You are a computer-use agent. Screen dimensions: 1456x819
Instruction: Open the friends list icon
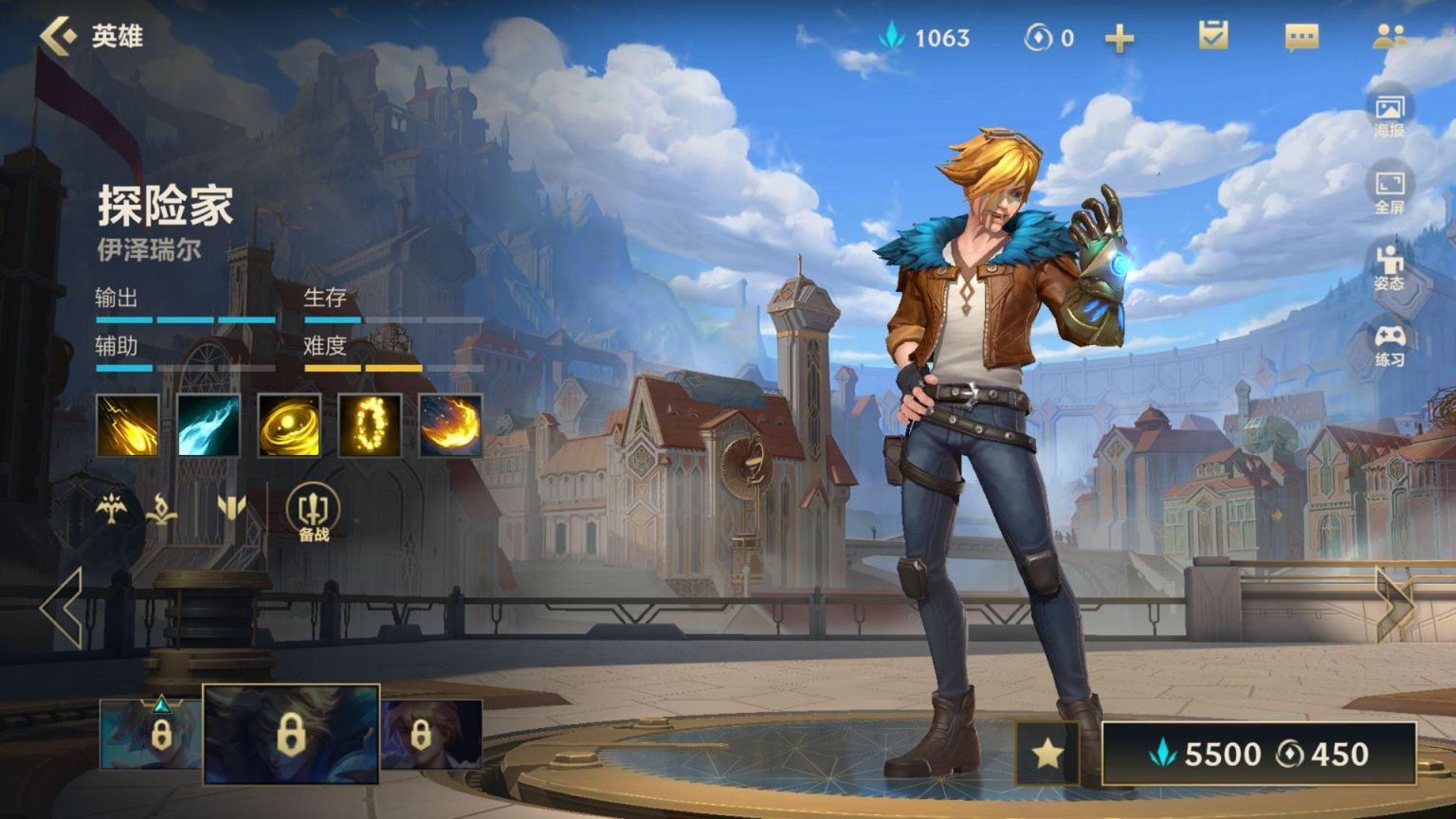[x=1389, y=37]
